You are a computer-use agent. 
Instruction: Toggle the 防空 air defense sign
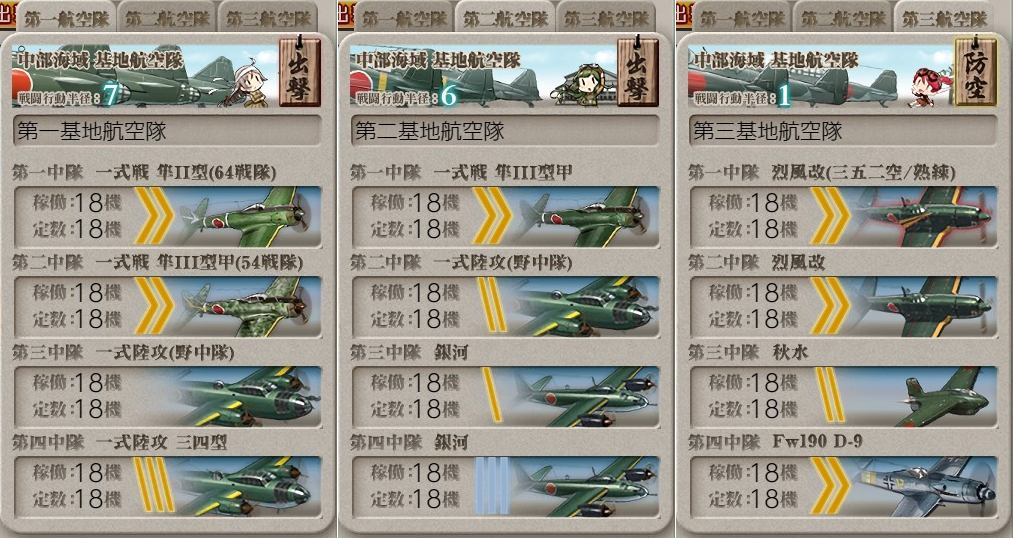click(974, 73)
